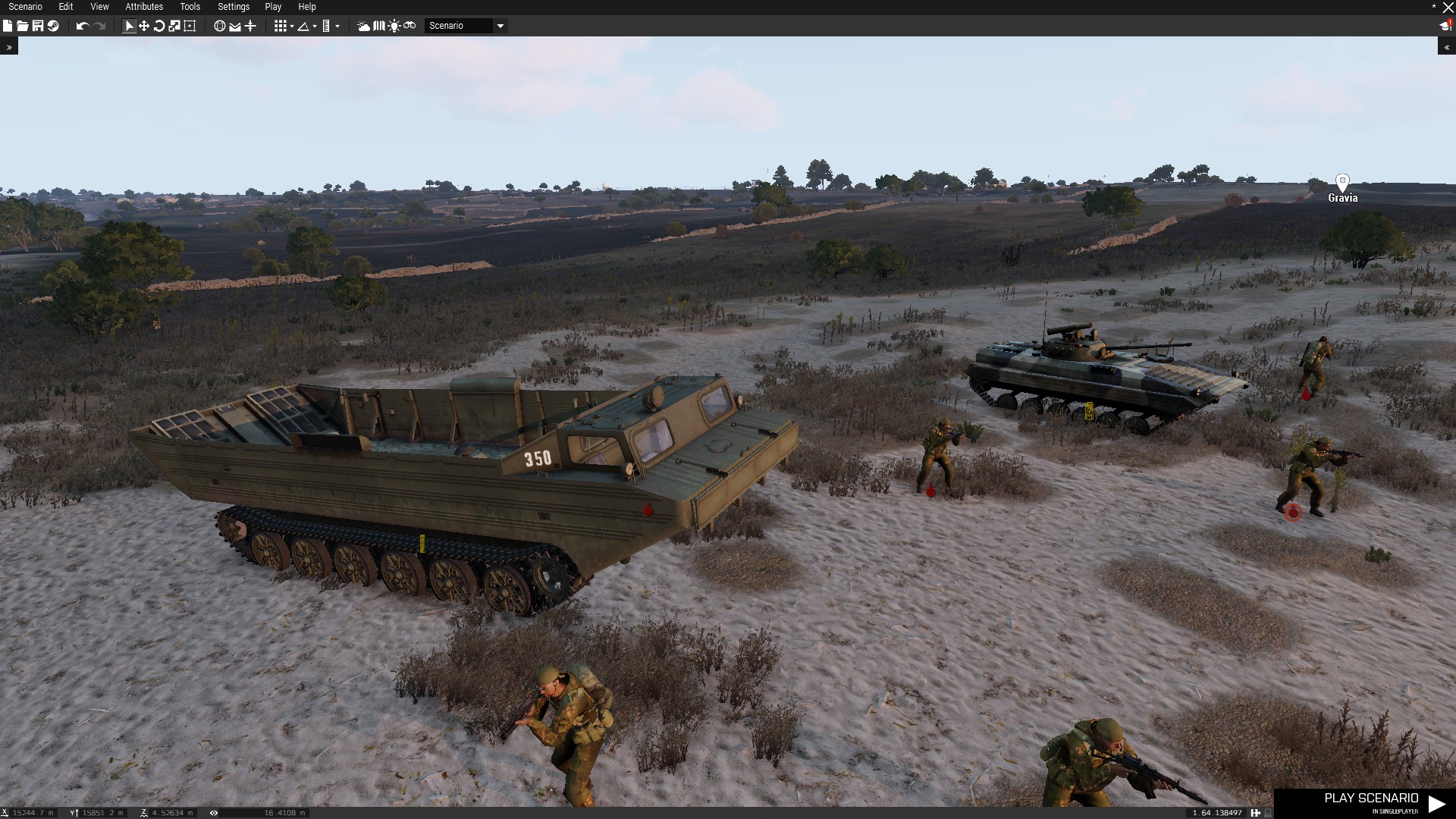Open the Edit menu

66,7
